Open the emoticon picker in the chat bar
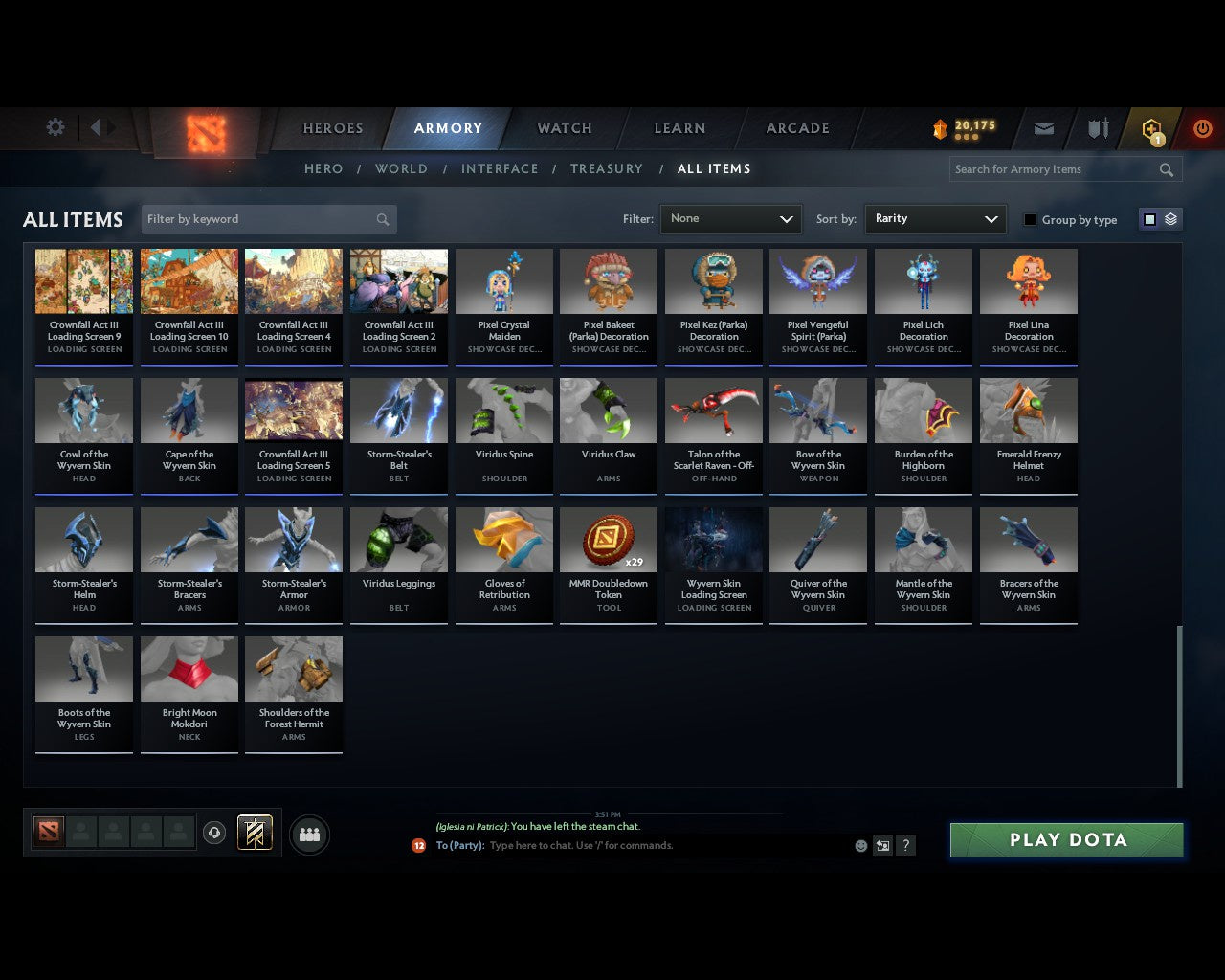This screenshot has height=980, width=1225. coord(860,845)
